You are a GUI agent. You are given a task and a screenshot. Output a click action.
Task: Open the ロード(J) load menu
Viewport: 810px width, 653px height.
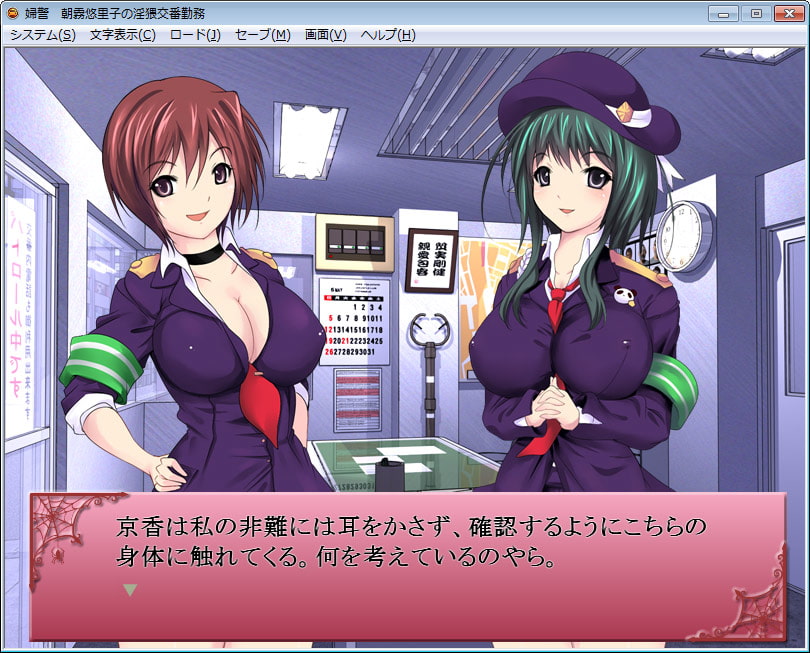[195, 35]
